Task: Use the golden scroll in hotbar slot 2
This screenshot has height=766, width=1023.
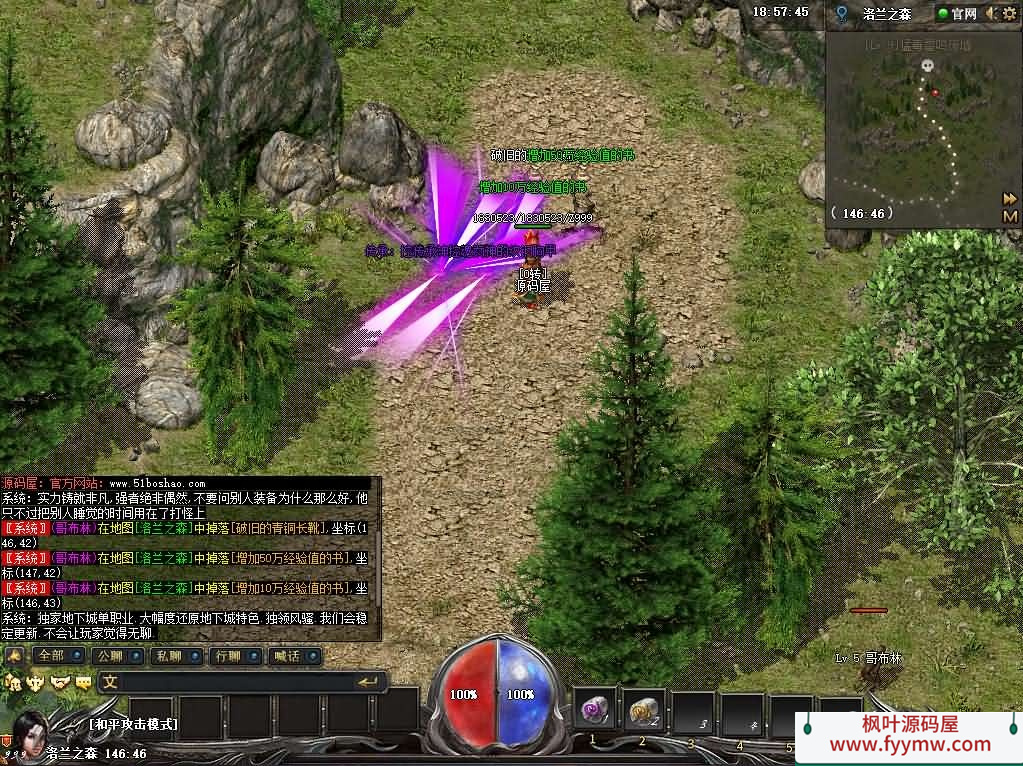Action: coord(645,710)
